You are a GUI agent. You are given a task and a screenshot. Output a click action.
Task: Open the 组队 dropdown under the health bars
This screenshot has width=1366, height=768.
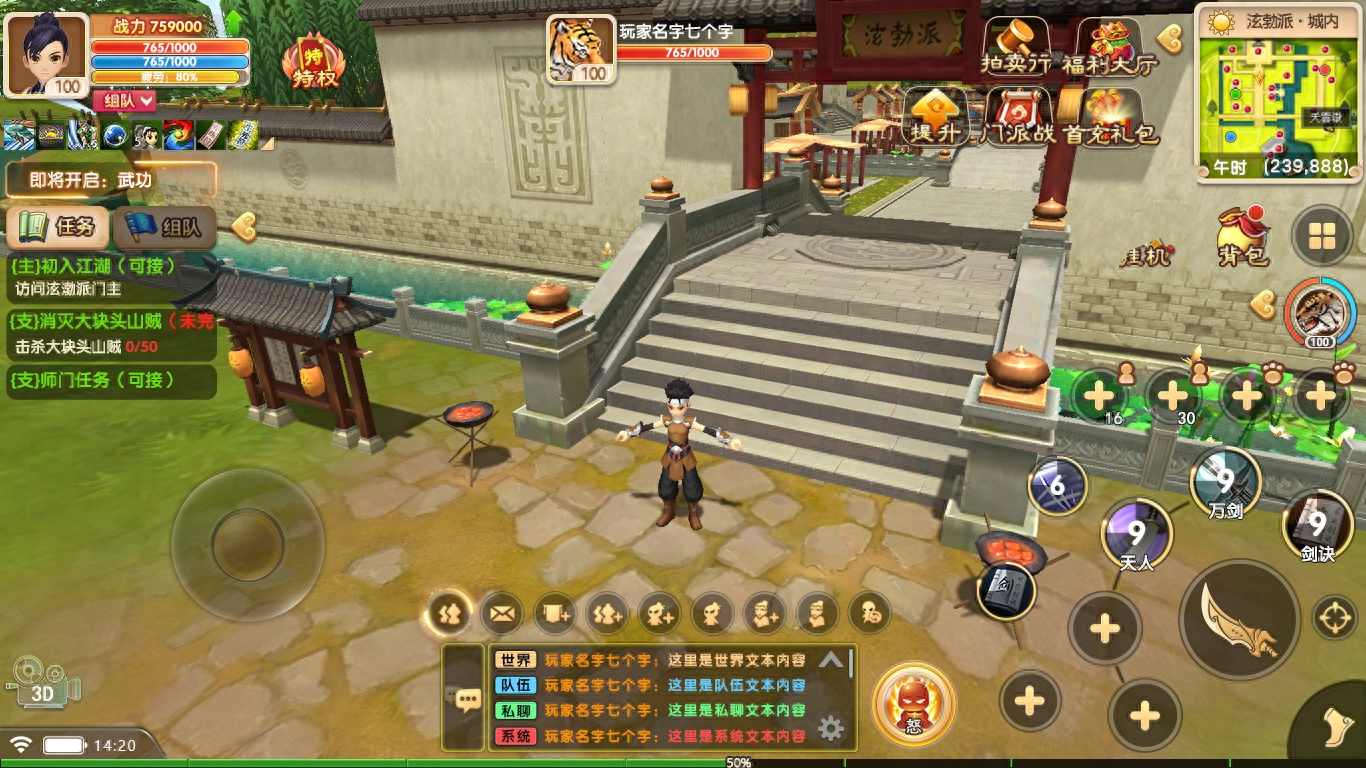[x=125, y=100]
